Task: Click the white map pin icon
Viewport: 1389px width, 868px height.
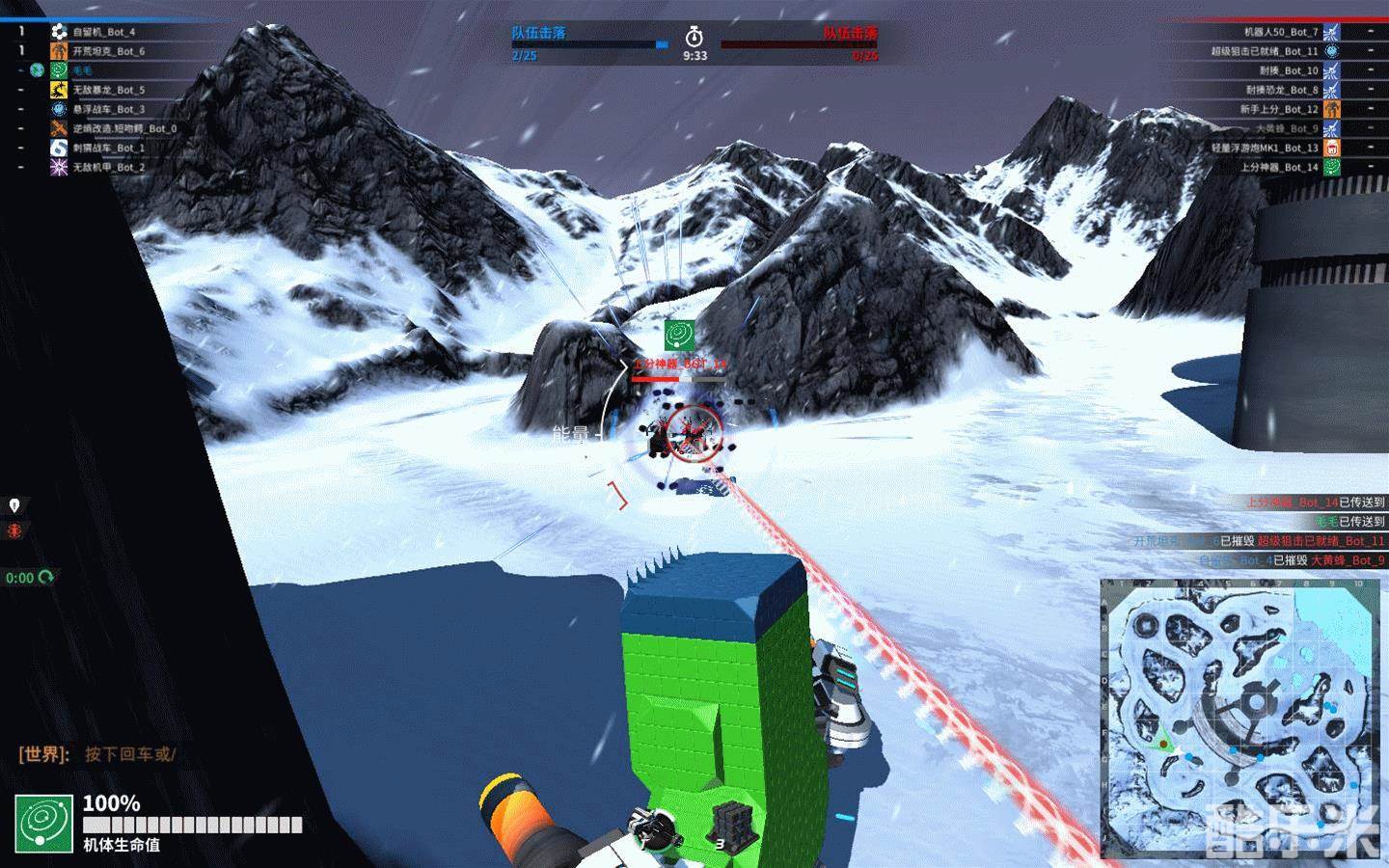Action: click(x=14, y=505)
